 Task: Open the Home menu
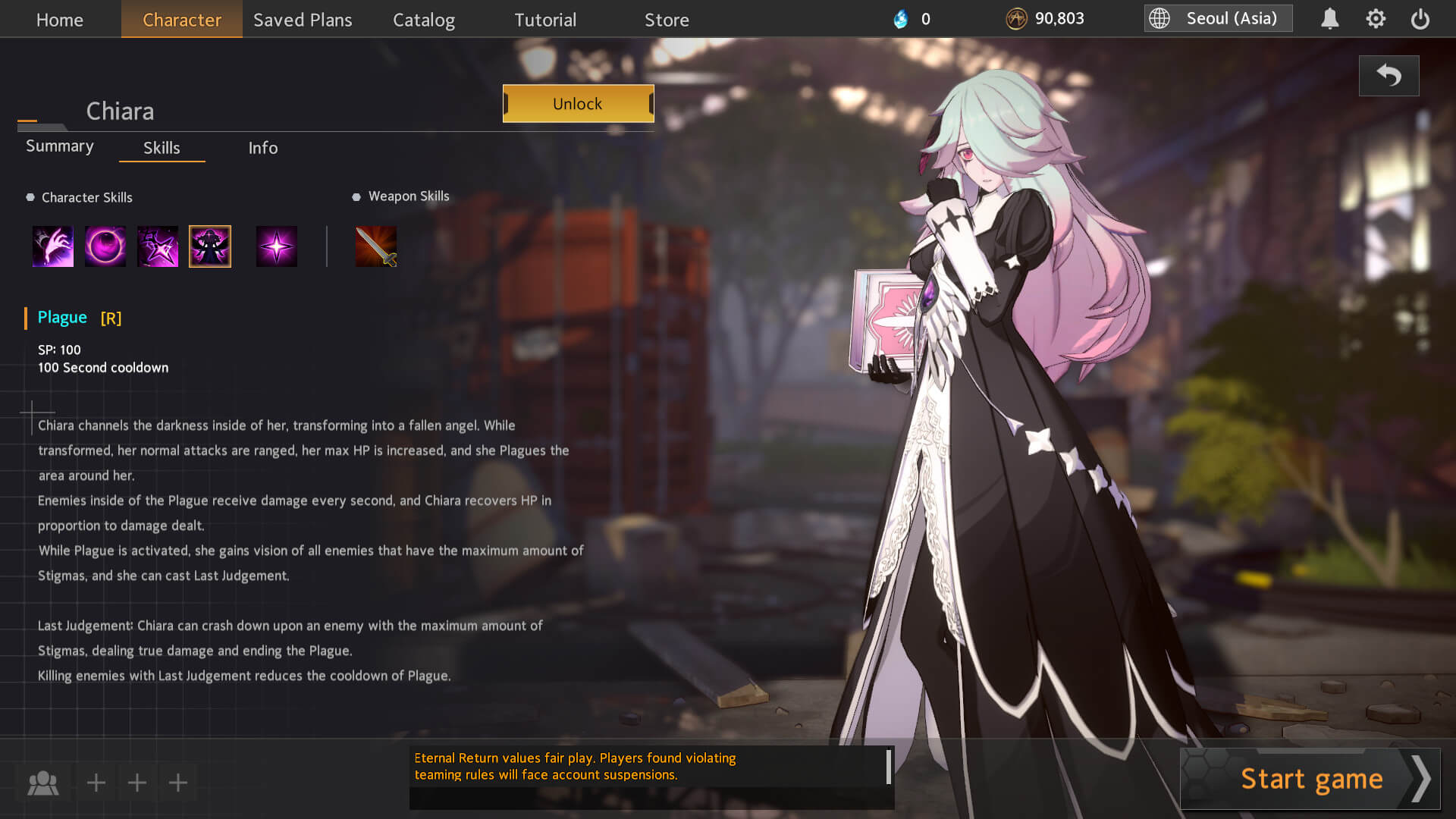(60, 20)
